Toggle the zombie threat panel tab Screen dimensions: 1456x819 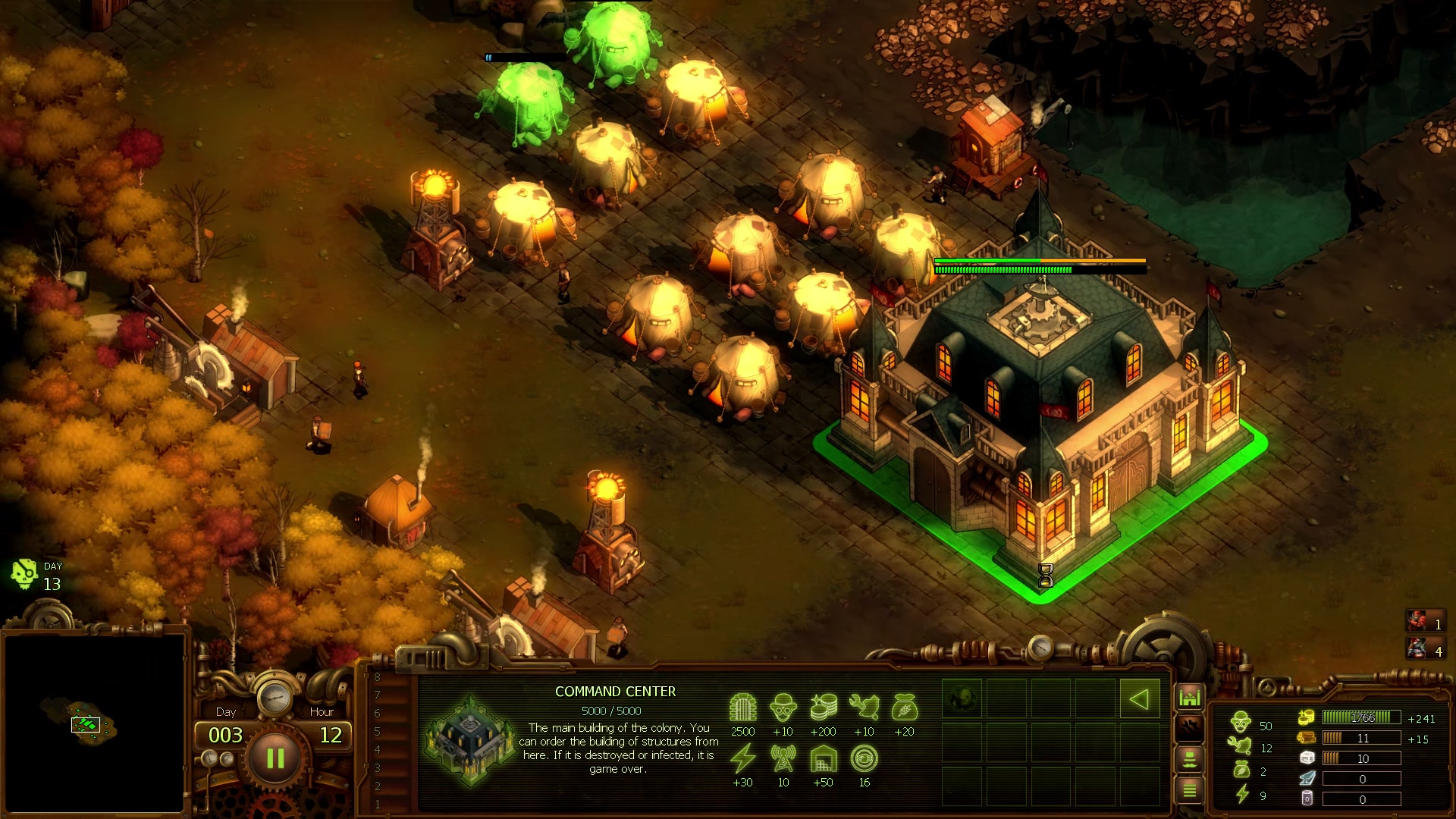1191,728
